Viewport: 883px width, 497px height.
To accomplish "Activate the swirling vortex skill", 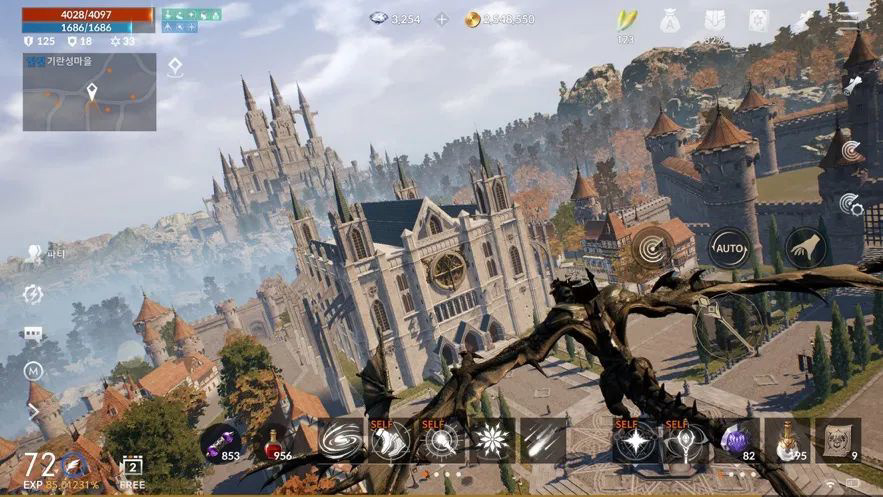I will tap(343, 441).
